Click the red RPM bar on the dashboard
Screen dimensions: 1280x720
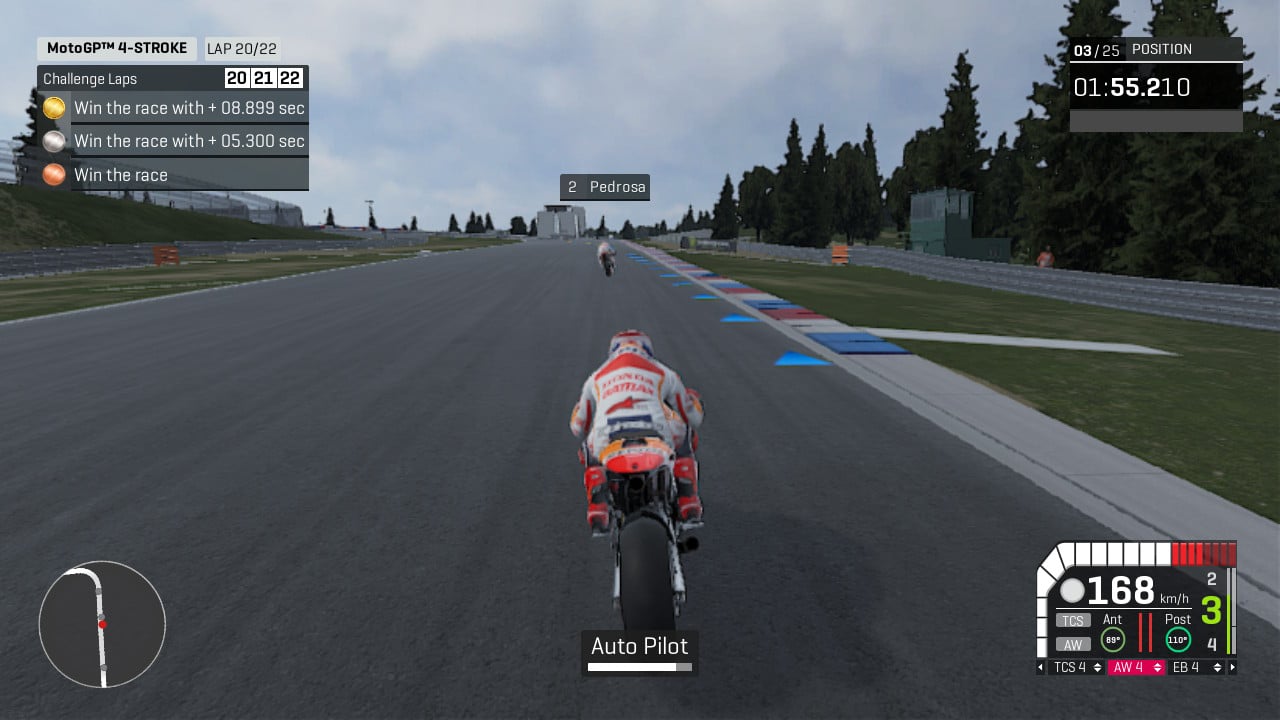point(1200,551)
